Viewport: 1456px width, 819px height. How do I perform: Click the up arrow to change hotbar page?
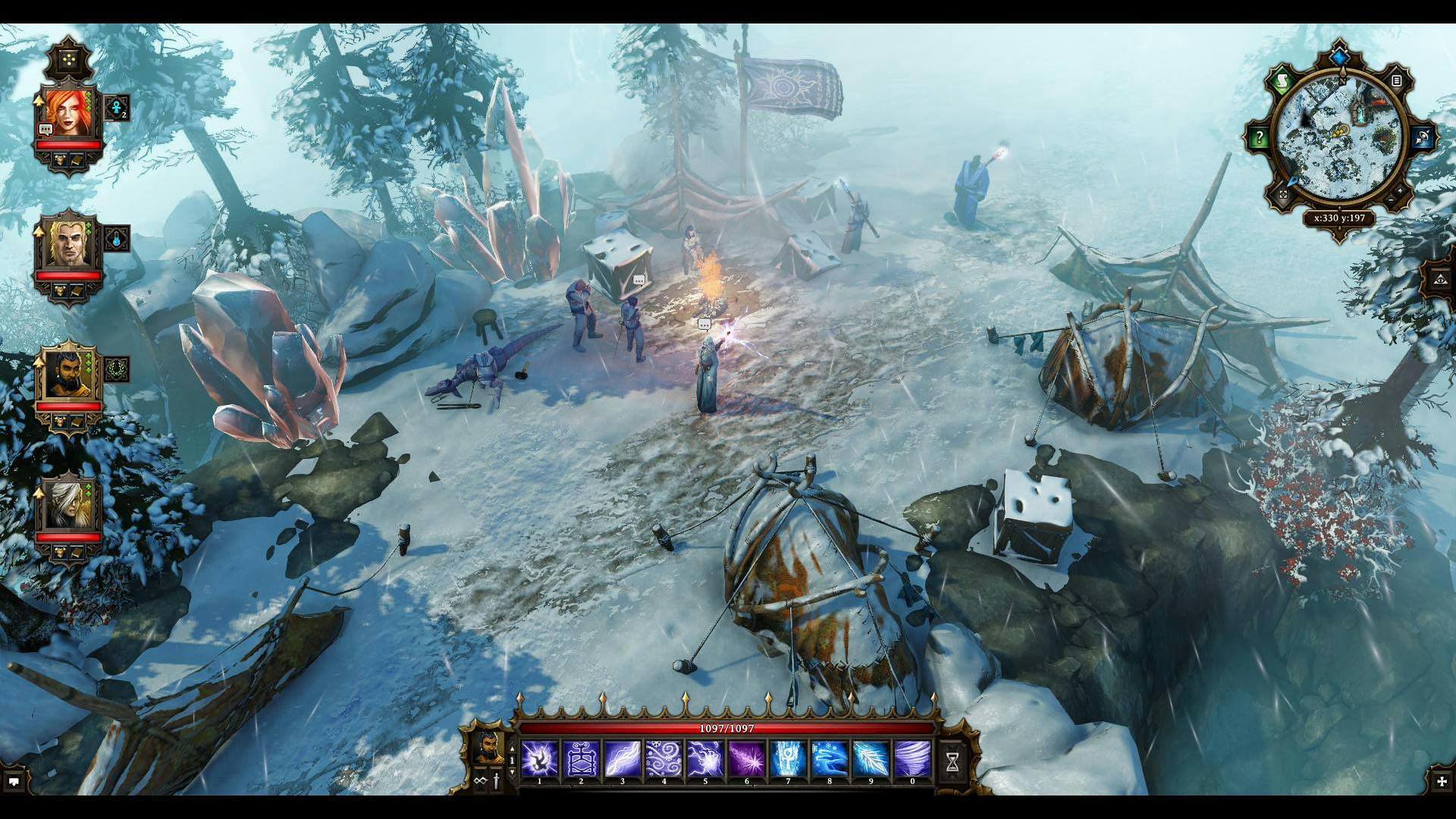point(513,748)
